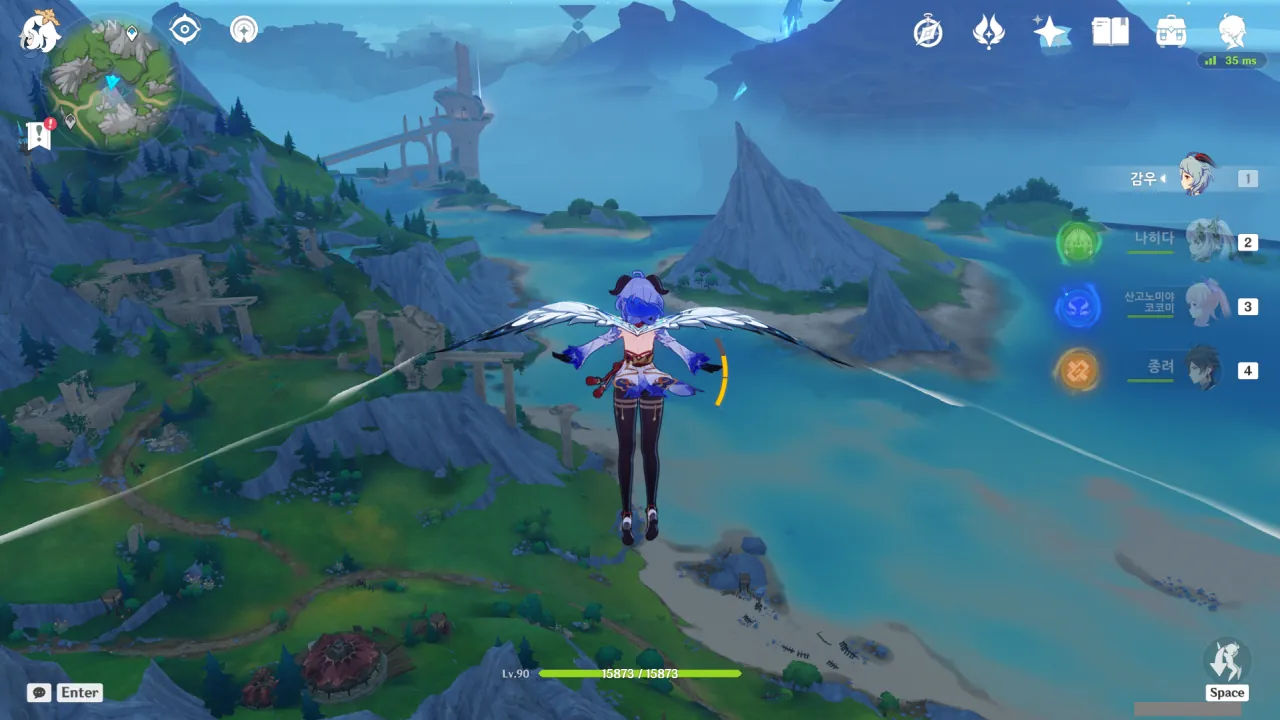Open the winged Battle Pass icon
Screen dimensions: 1280x720
[988, 32]
